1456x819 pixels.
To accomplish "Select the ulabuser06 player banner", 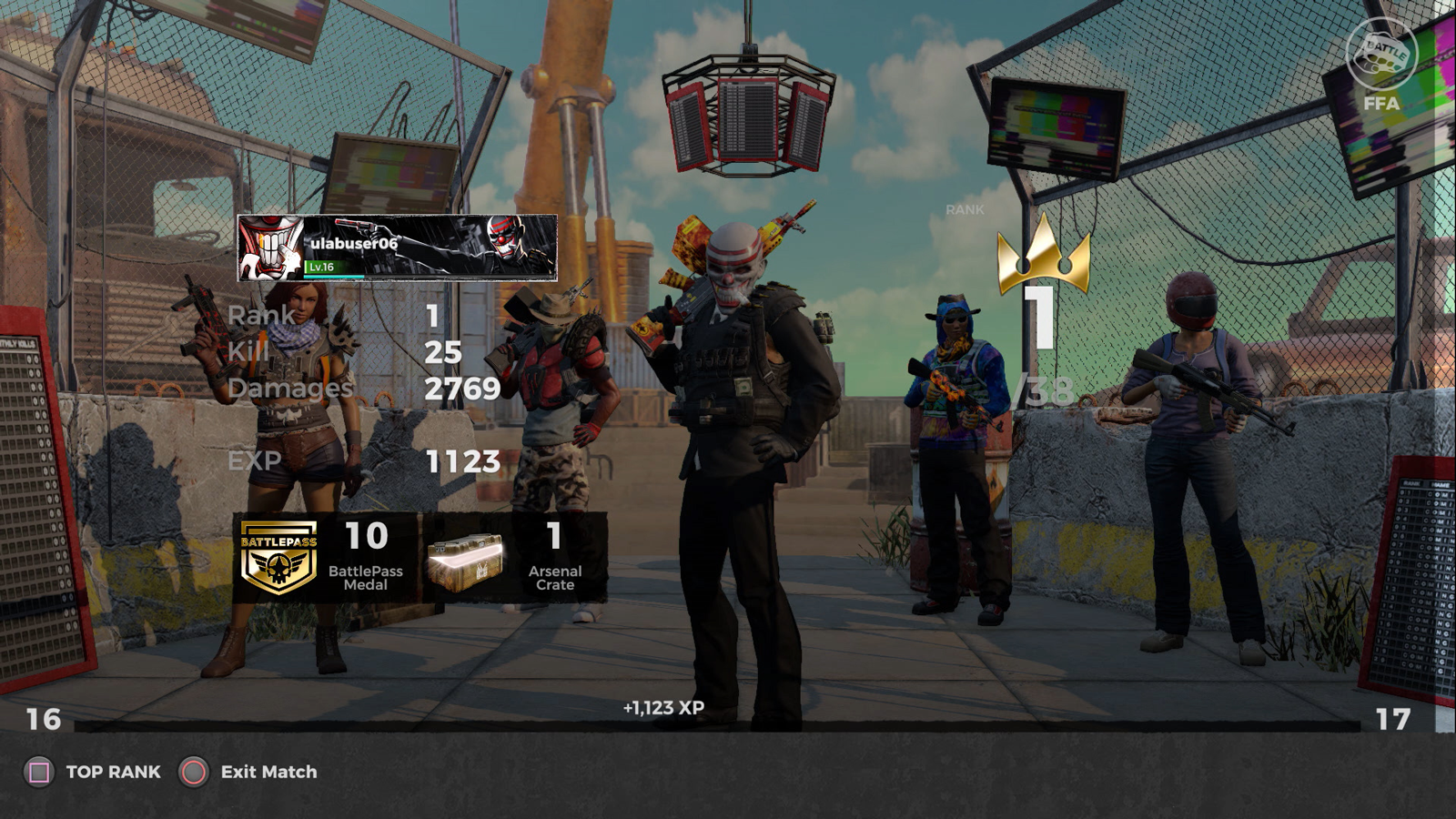I will pyautogui.click(x=397, y=248).
